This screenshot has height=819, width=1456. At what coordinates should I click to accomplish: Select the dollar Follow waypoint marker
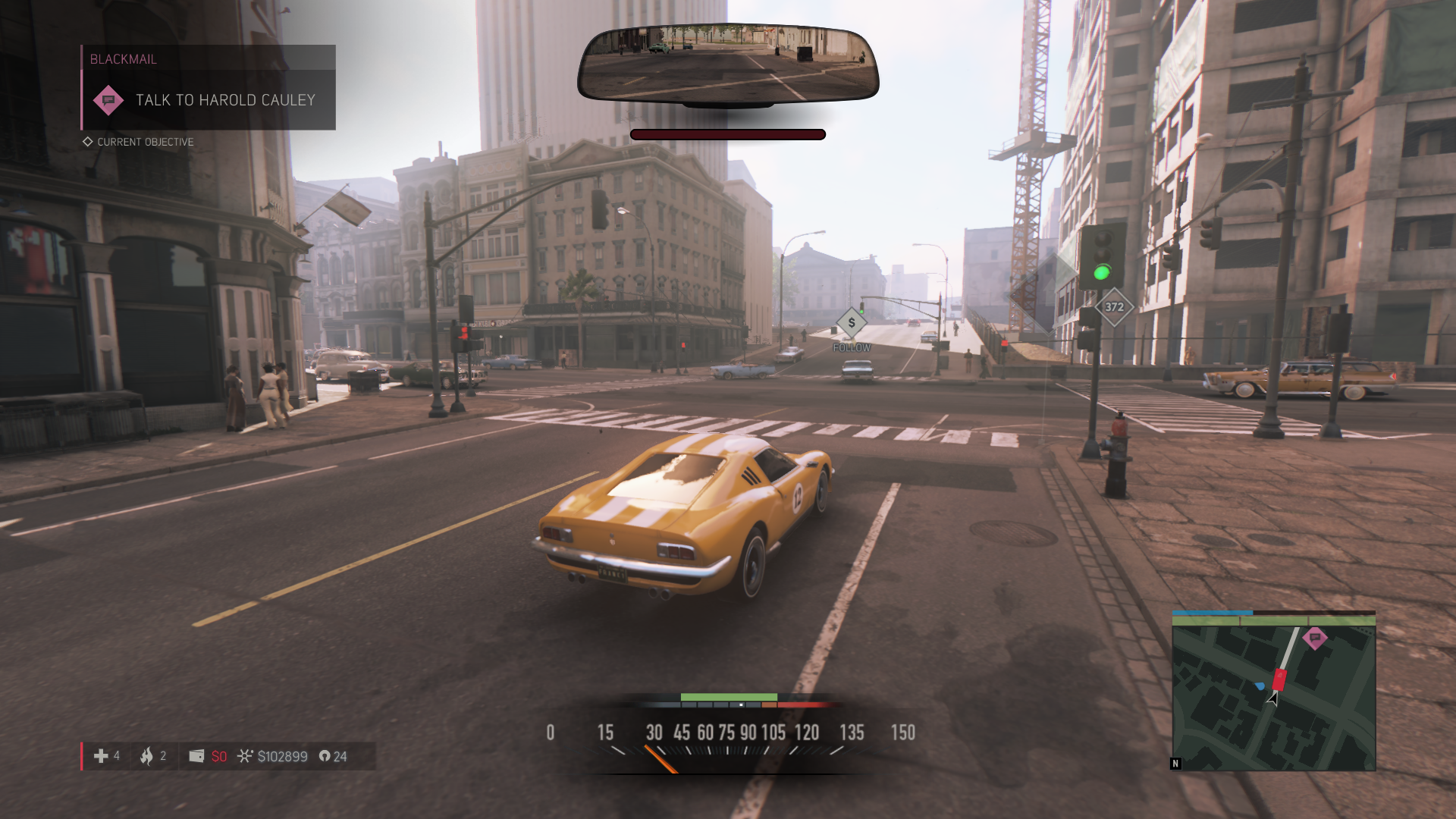click(852, 323)
